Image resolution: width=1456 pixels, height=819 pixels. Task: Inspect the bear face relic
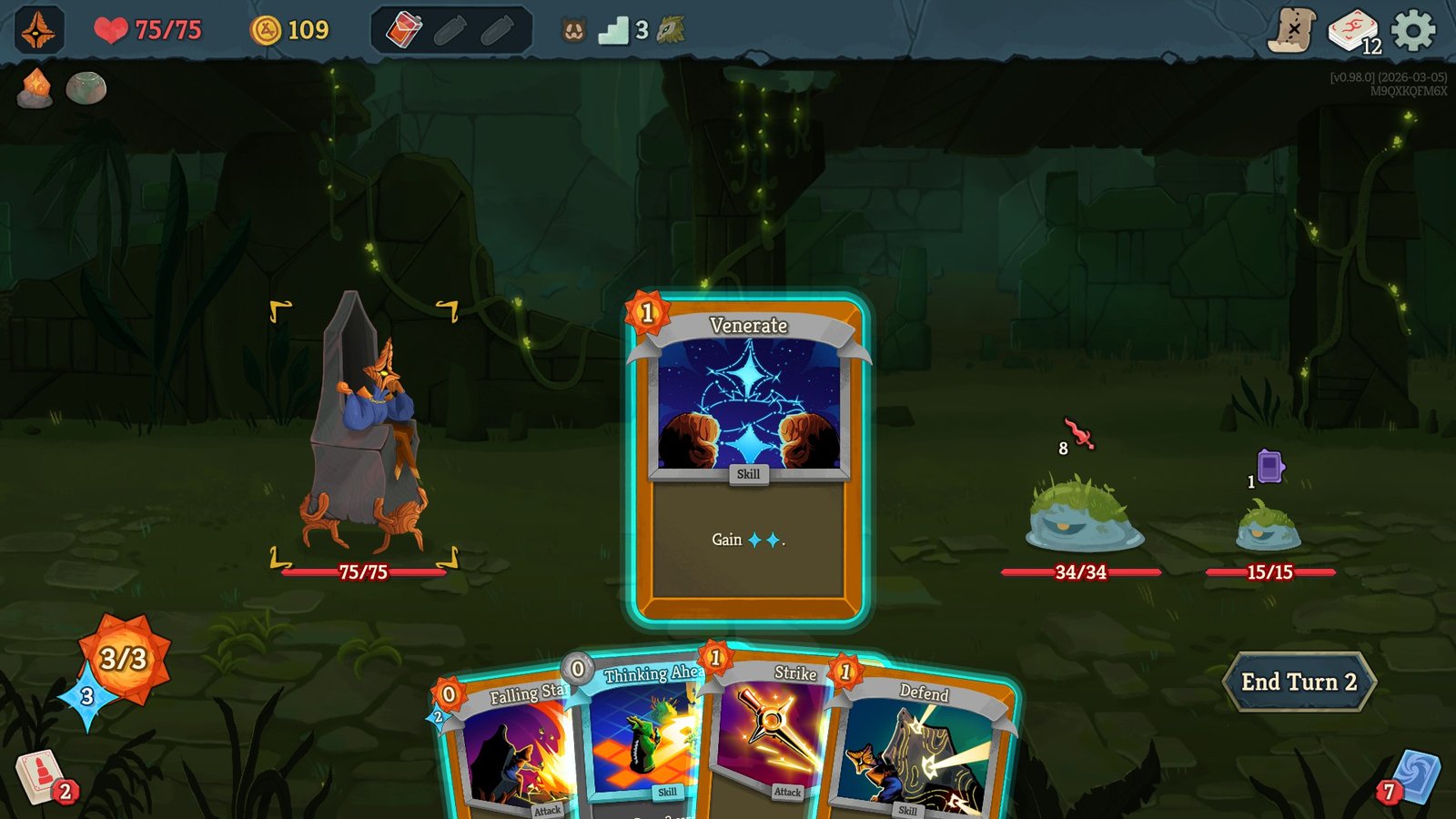(x=571, y=28)
